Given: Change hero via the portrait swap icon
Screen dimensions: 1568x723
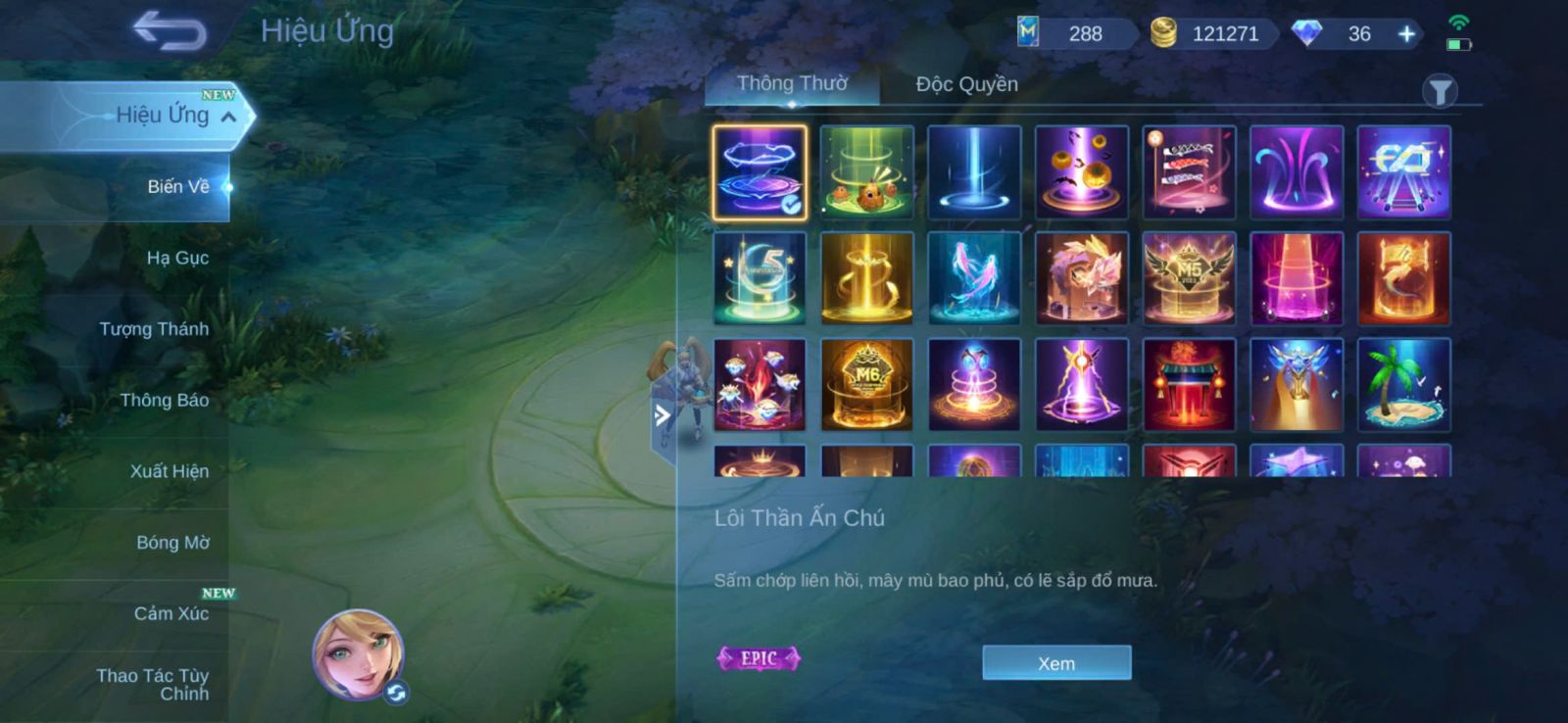Looking at the screenshot, I should pos(397,693).
